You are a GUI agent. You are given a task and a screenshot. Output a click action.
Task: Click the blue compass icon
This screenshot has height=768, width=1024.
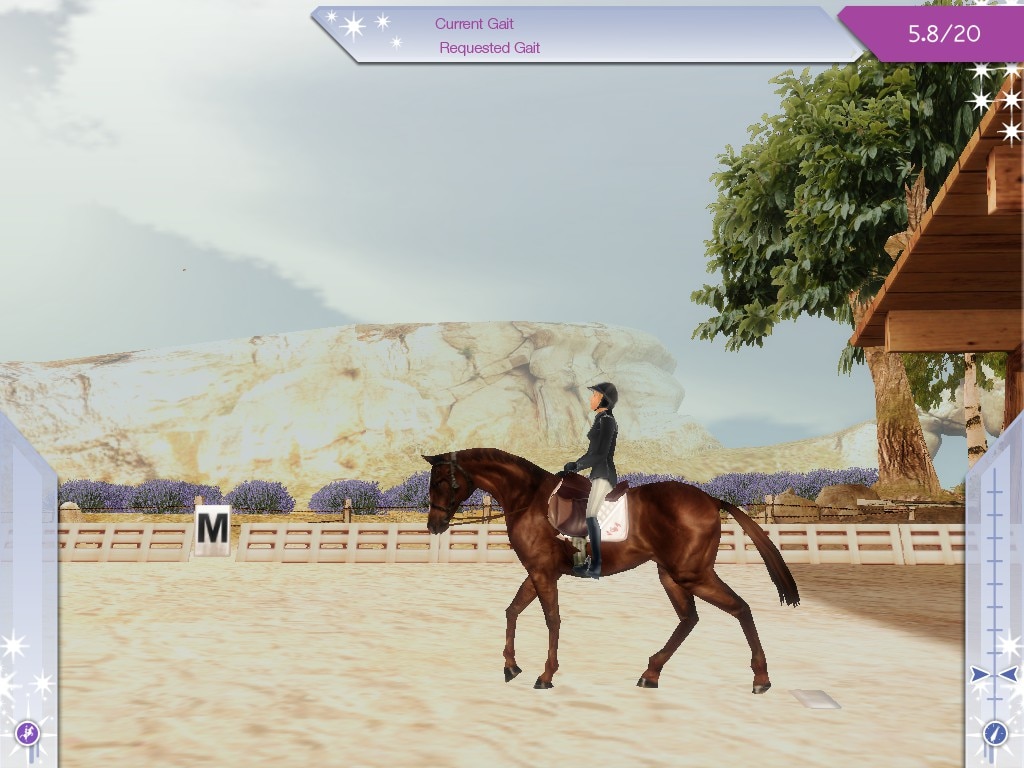pos(995,733)
